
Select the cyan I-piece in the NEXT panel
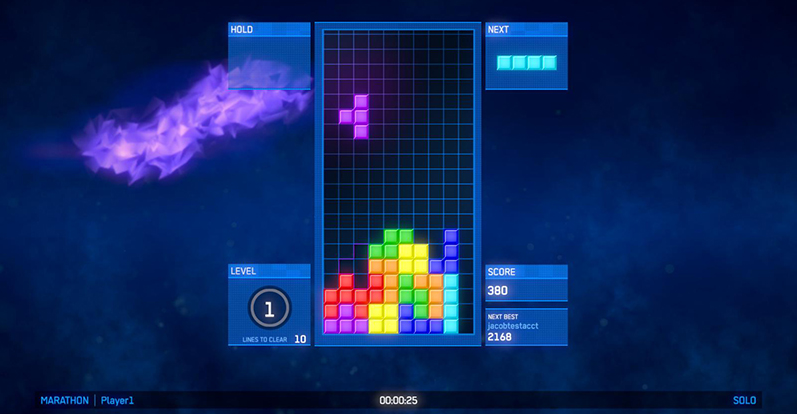(526, 63)
